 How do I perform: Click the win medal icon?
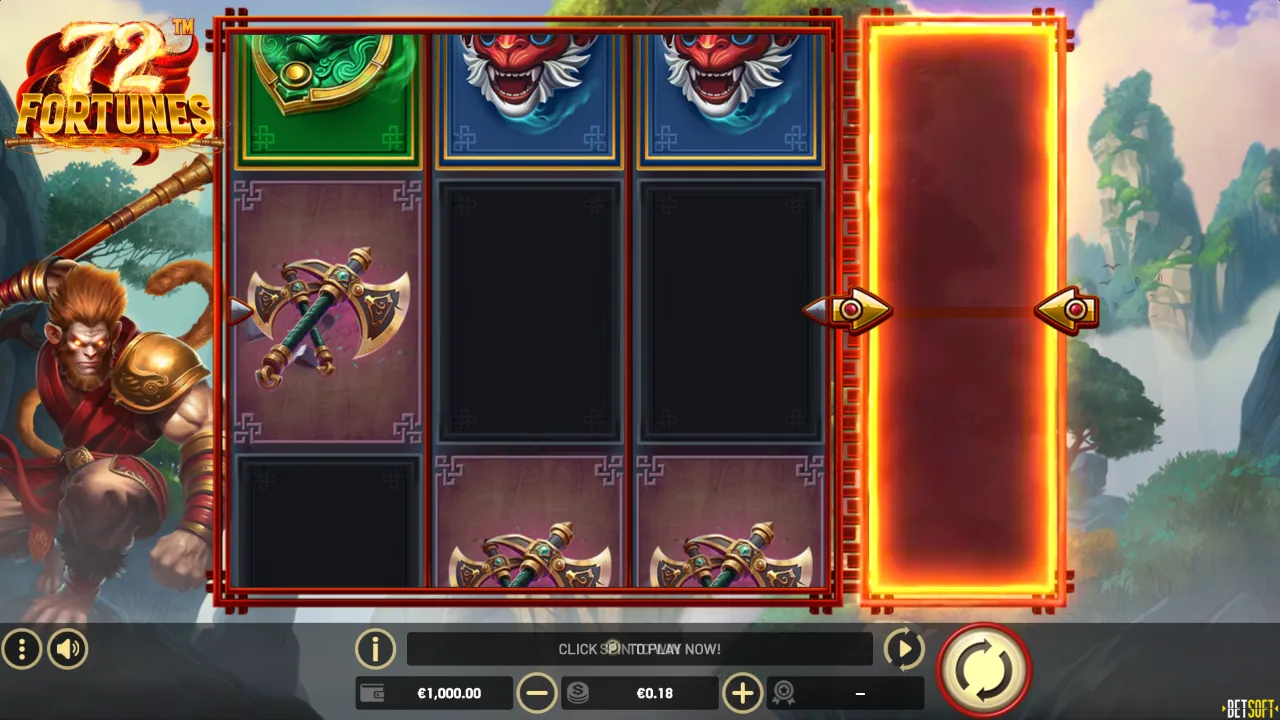click(x=785, y=692)
